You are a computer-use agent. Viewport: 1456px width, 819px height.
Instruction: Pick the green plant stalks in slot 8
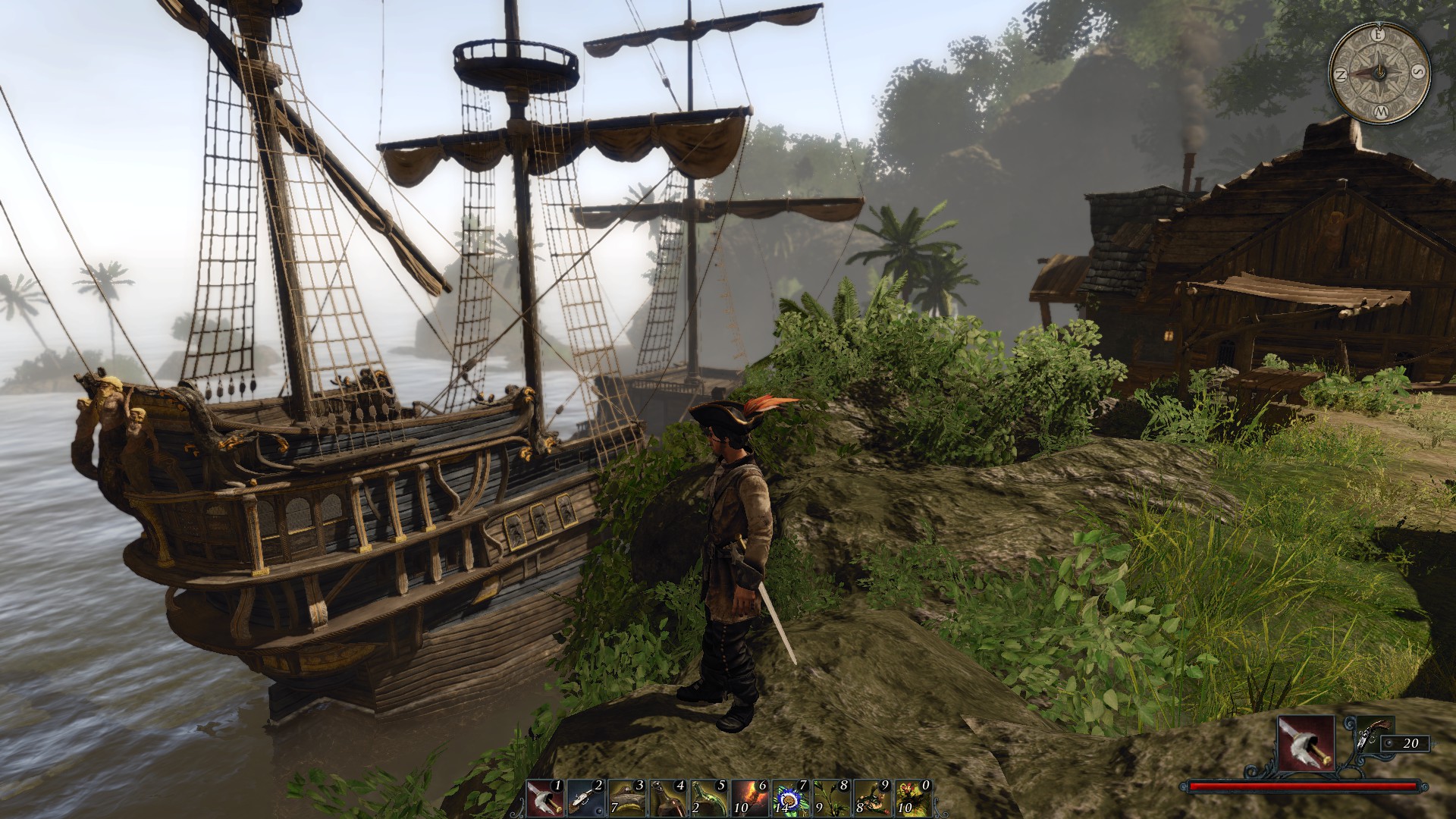click(832, 799)
